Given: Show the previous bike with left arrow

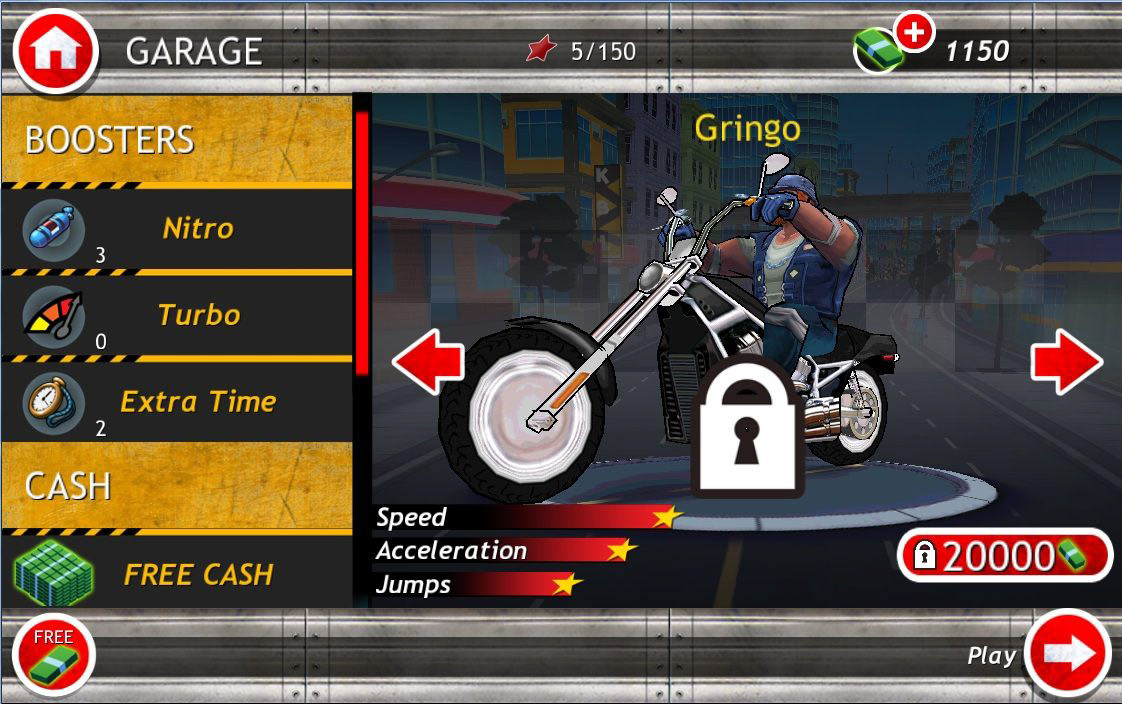Looking at the screenshot, I should (428, 361).
